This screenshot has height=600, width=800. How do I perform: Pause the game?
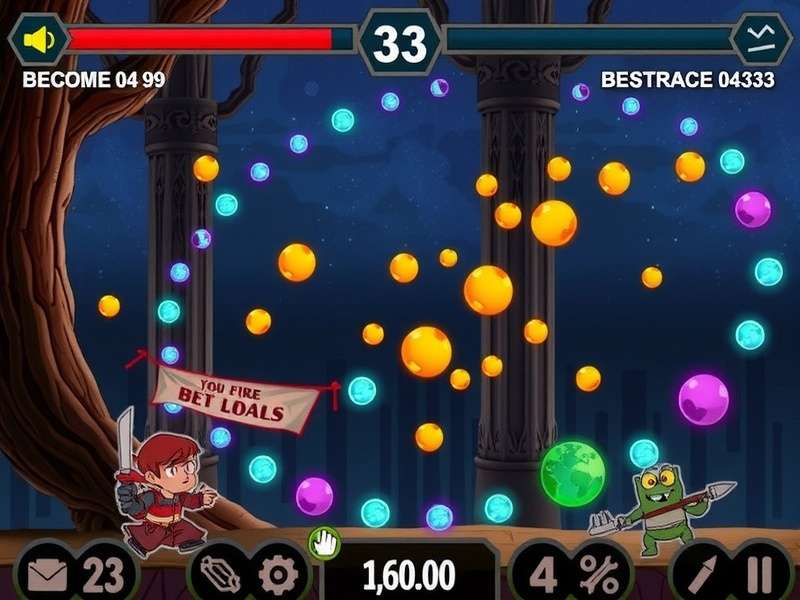759,575
